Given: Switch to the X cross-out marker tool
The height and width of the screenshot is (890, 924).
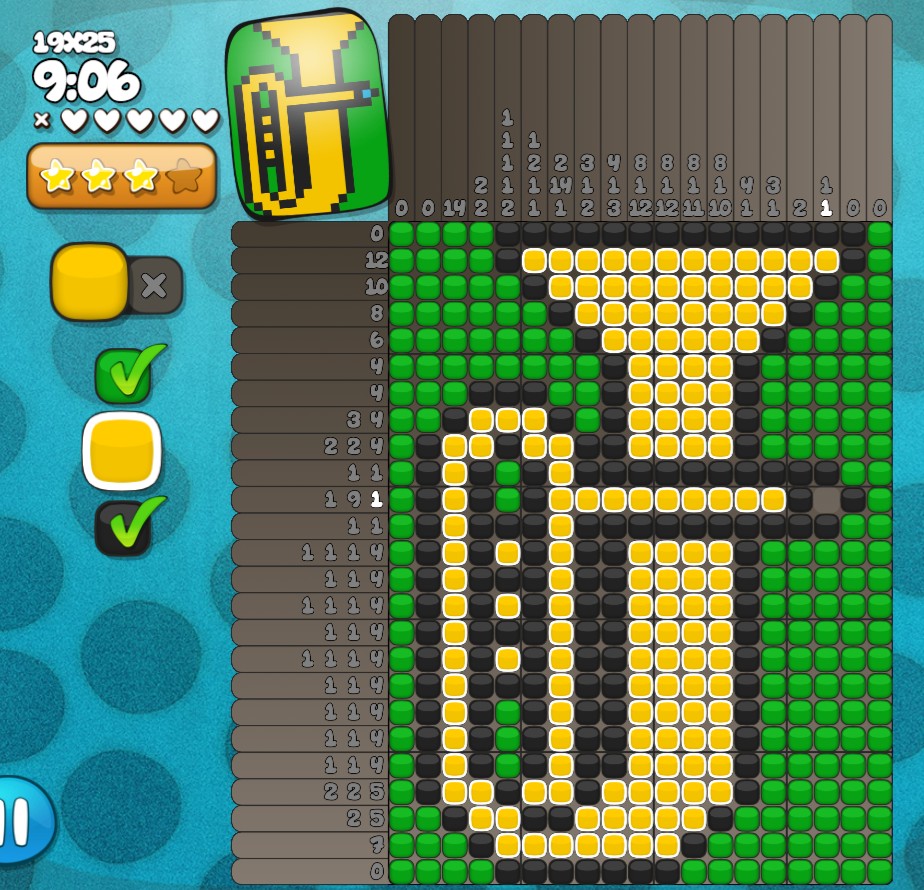Looking at the screenshot, I should [x=154, y=286].
